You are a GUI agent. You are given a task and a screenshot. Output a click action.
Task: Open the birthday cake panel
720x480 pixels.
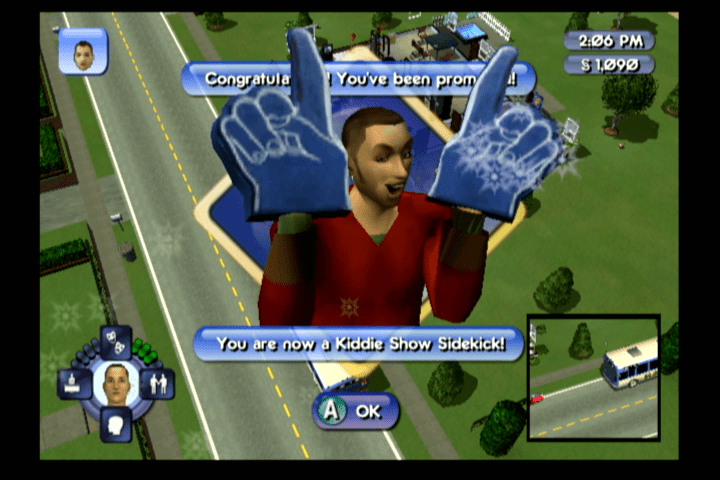(x=74, y=382)
